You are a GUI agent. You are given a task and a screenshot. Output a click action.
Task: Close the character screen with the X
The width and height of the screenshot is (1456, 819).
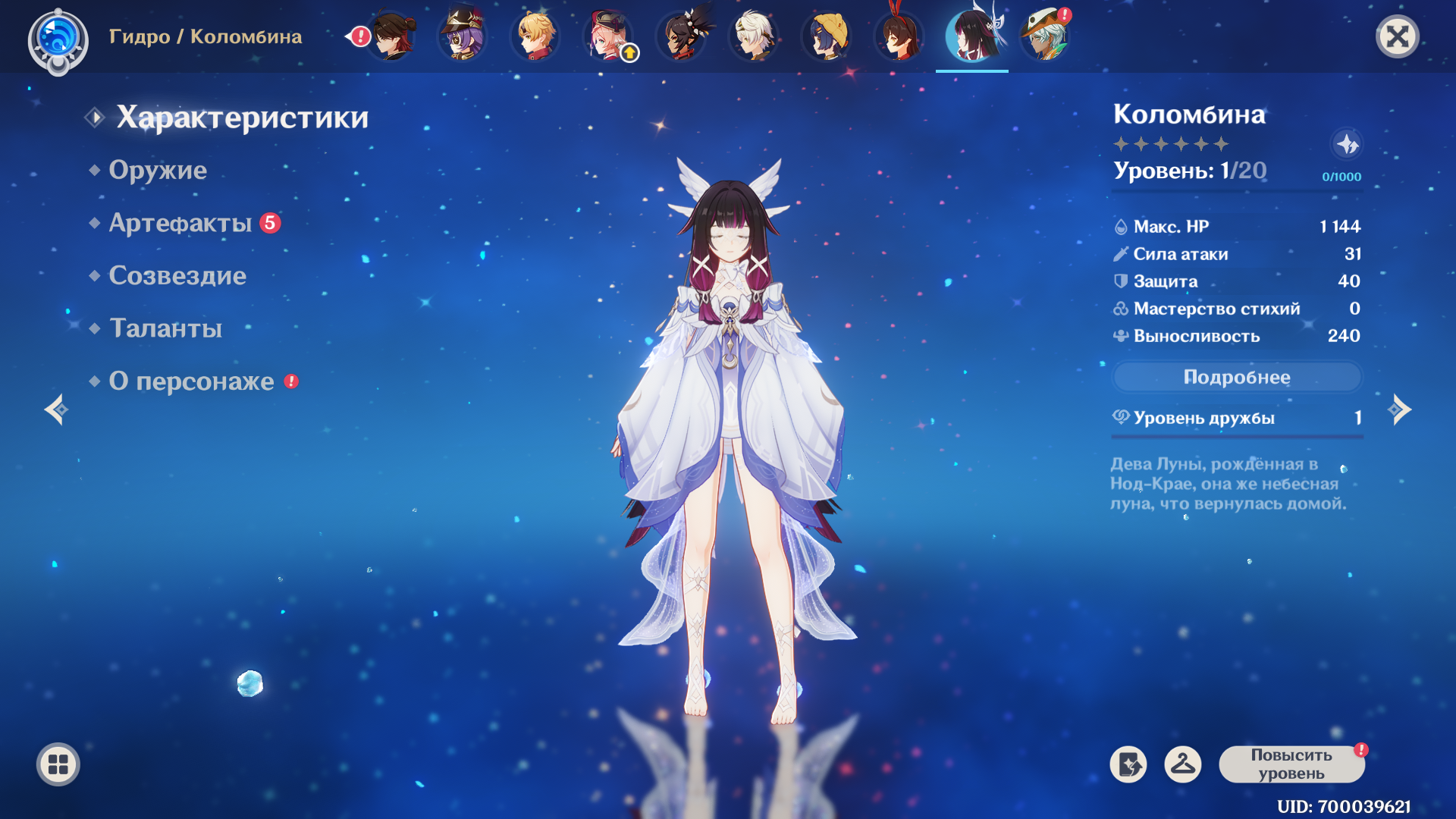[x=1397, y=36]
